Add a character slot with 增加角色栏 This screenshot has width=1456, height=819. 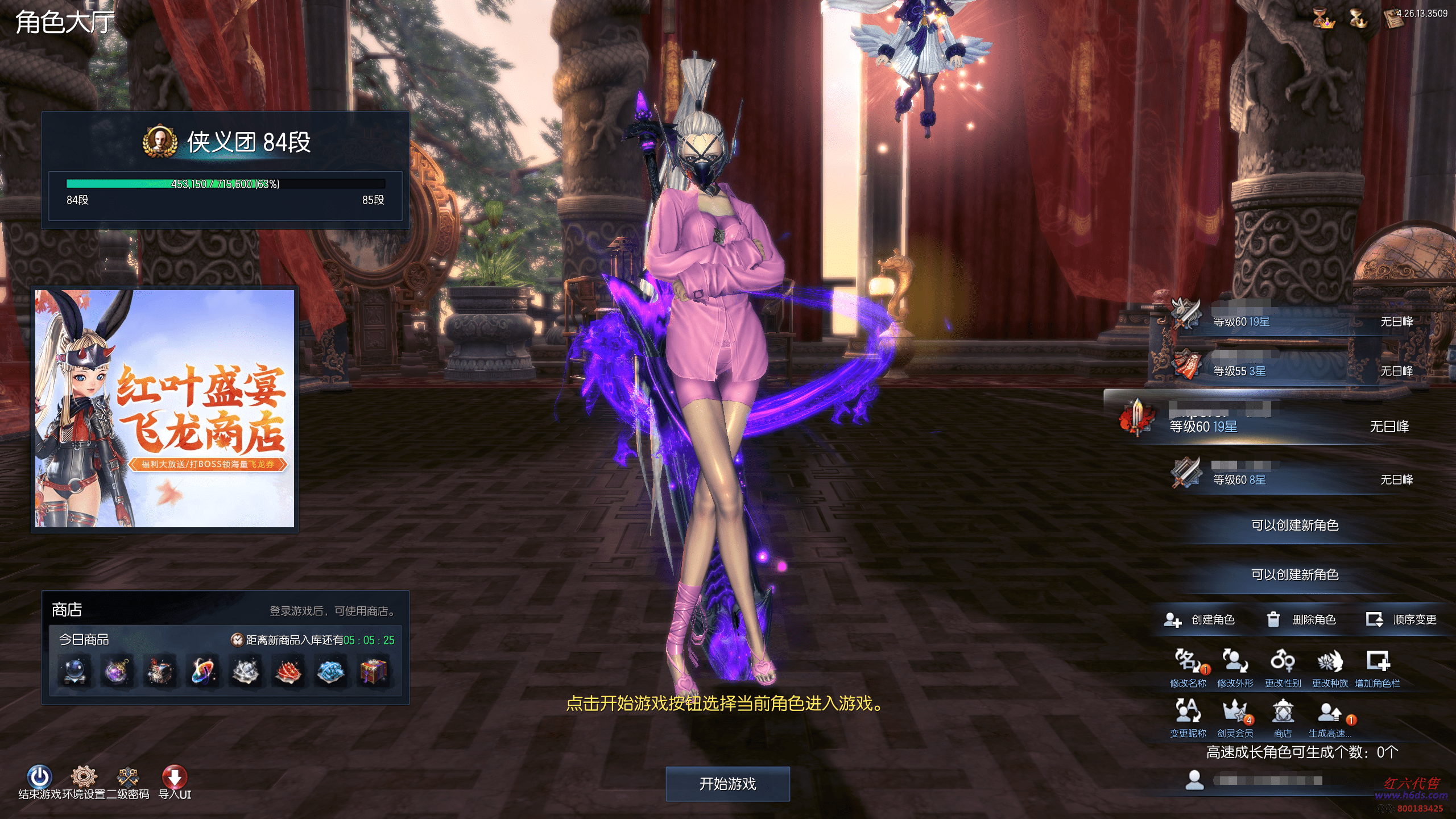coord(1378,663)
